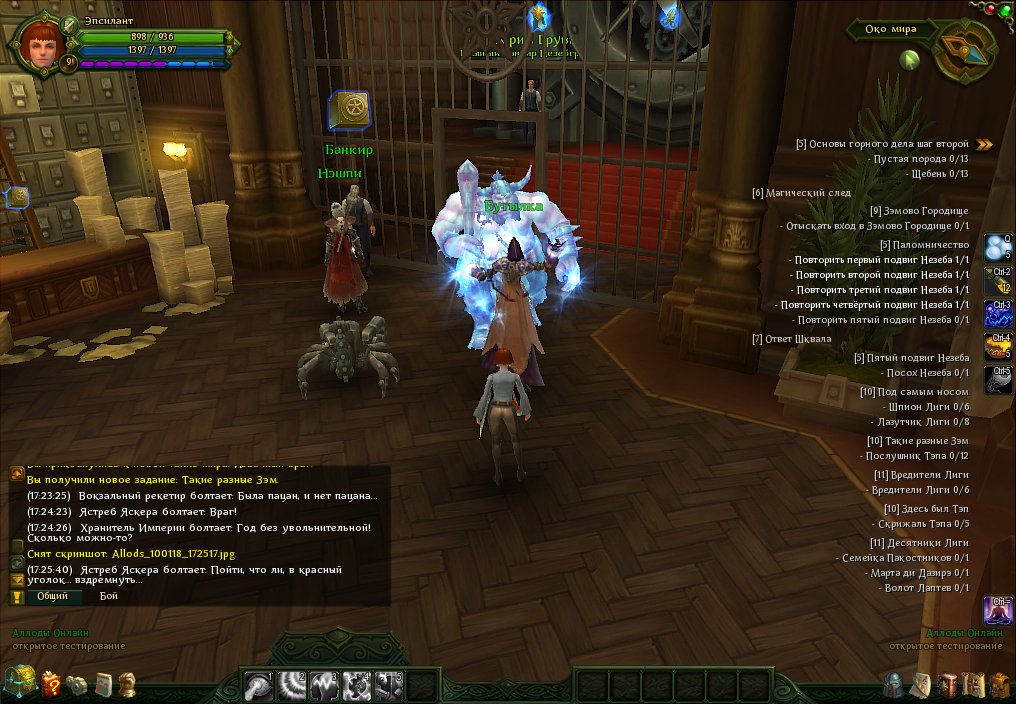Switch to the Общий chat tab
Viewport: 1016px width, 704px height.
coord(52,596)
